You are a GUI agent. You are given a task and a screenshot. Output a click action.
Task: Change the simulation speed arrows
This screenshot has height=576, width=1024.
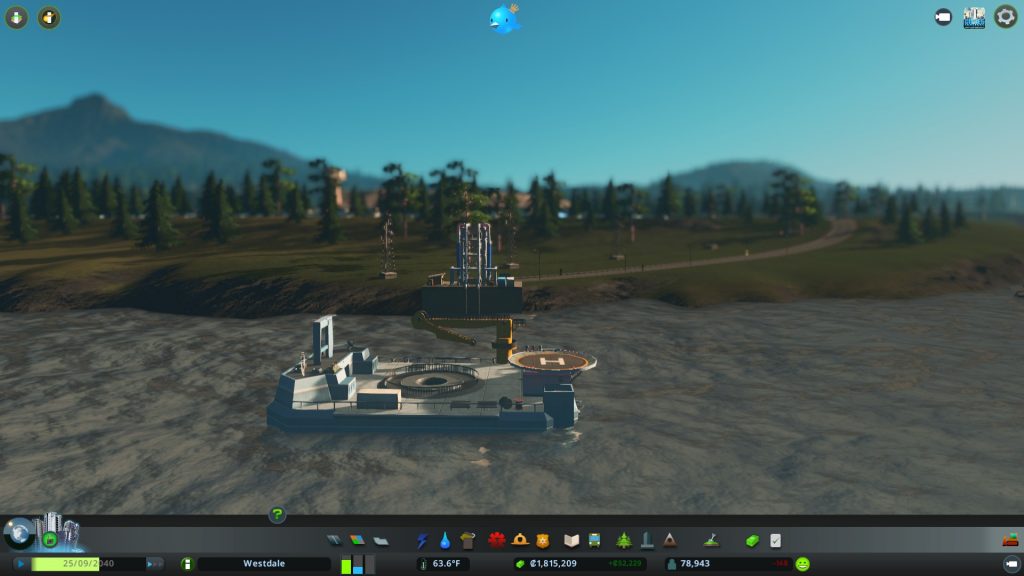pyautogui.click(x=154, y=564)
